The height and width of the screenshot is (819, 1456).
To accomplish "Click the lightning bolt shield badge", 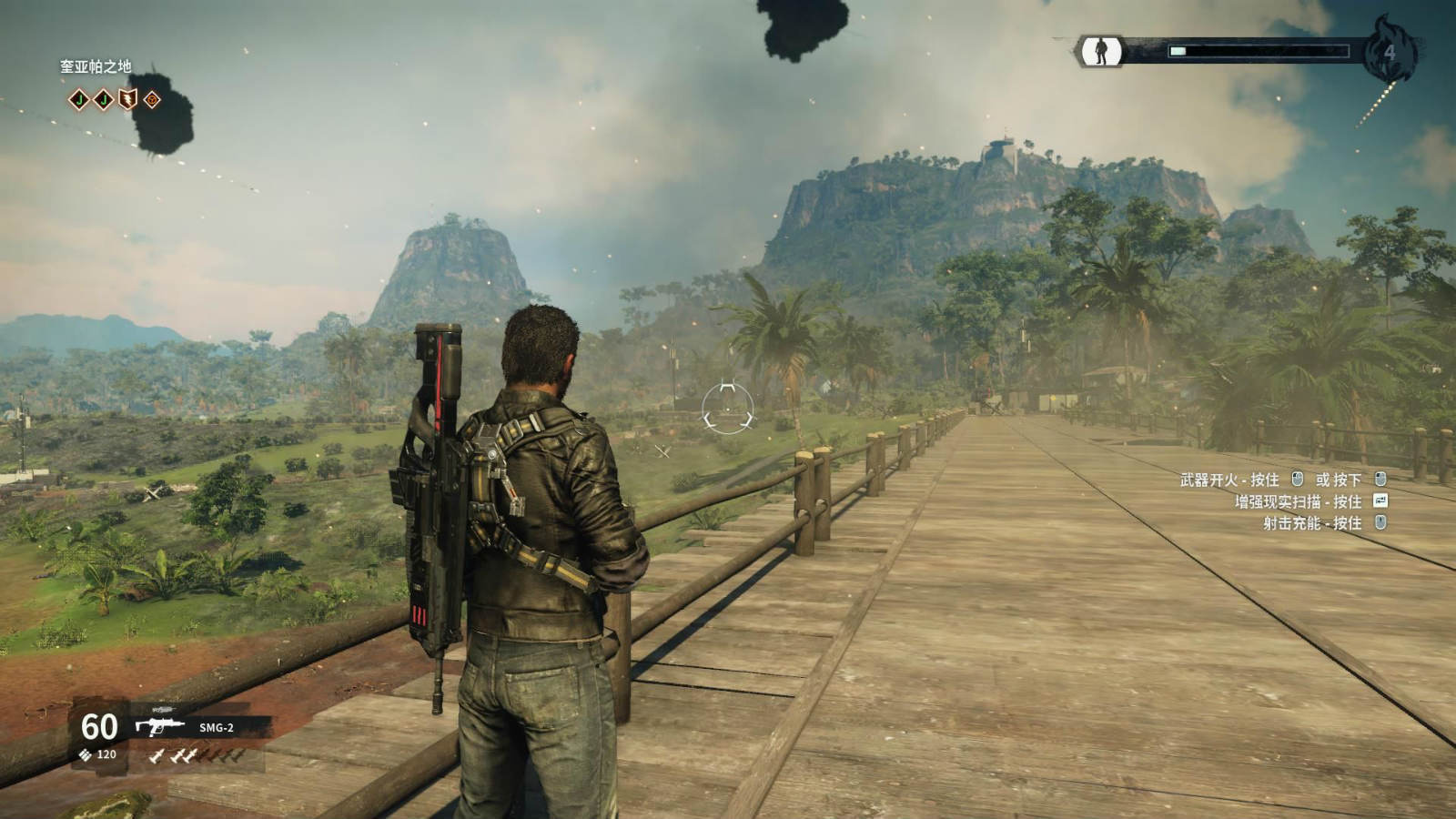I will click(128, 99).
